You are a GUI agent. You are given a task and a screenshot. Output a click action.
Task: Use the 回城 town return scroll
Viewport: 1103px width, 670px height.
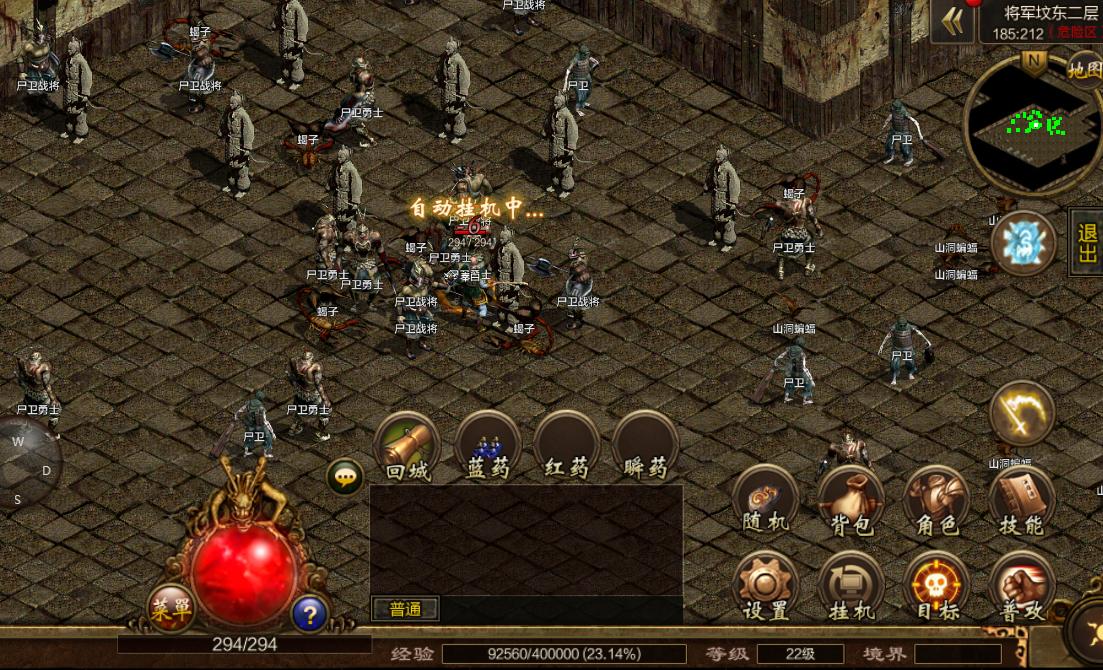coord(407,445)
